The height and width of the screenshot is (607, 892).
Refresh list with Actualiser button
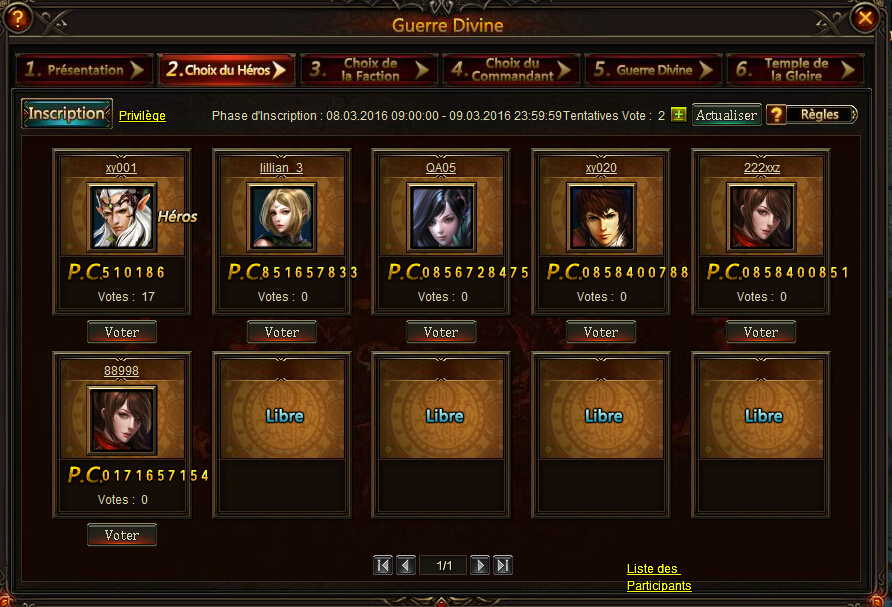pyautogui.click(x=727, y=115)
